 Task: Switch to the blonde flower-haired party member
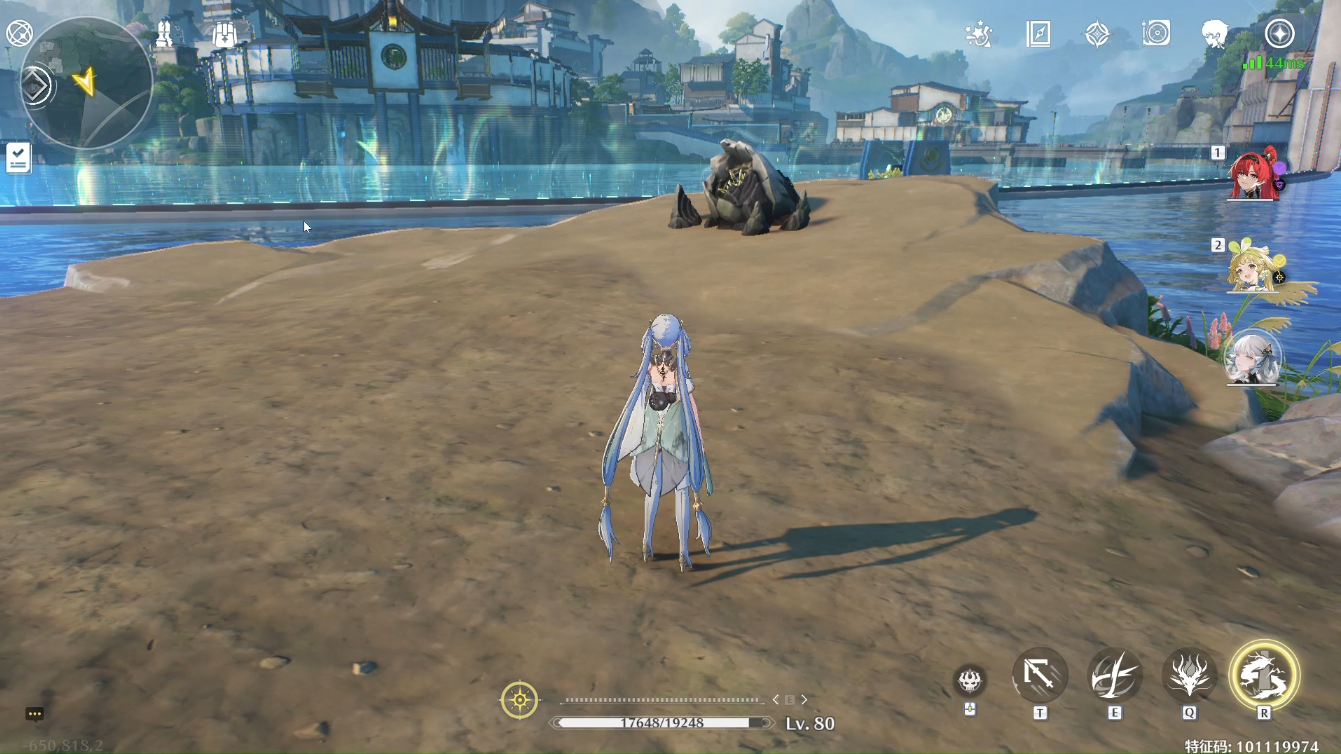[1254, 266]
